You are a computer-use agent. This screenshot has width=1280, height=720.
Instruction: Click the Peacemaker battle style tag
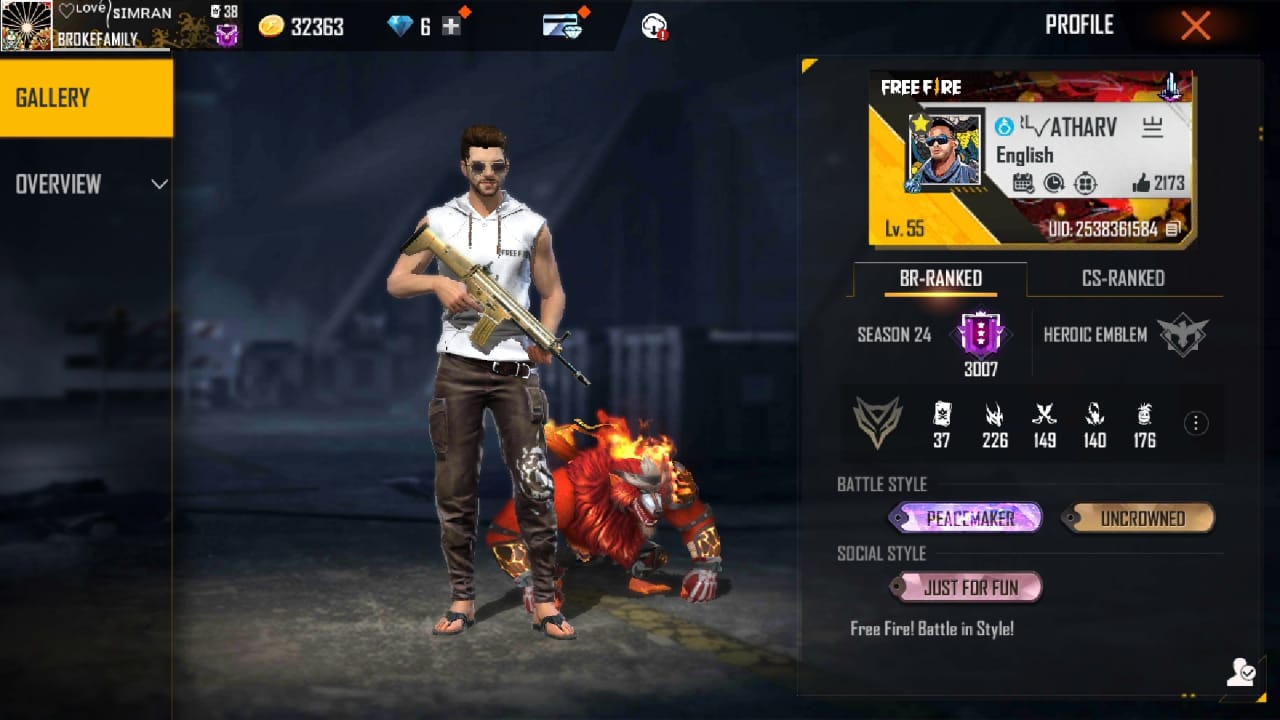click(966, 518)
